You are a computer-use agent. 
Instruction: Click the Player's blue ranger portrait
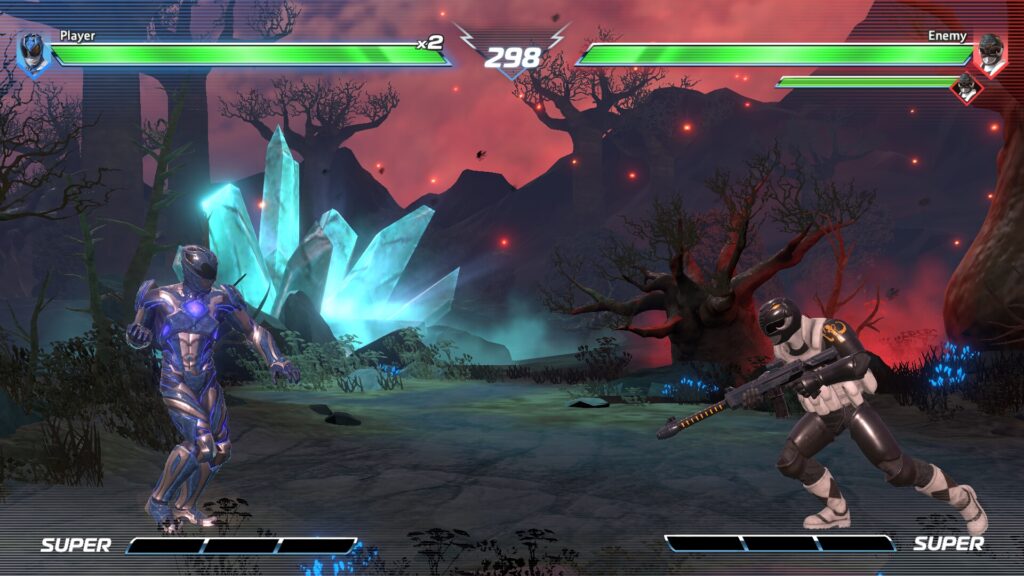(33, 54)
